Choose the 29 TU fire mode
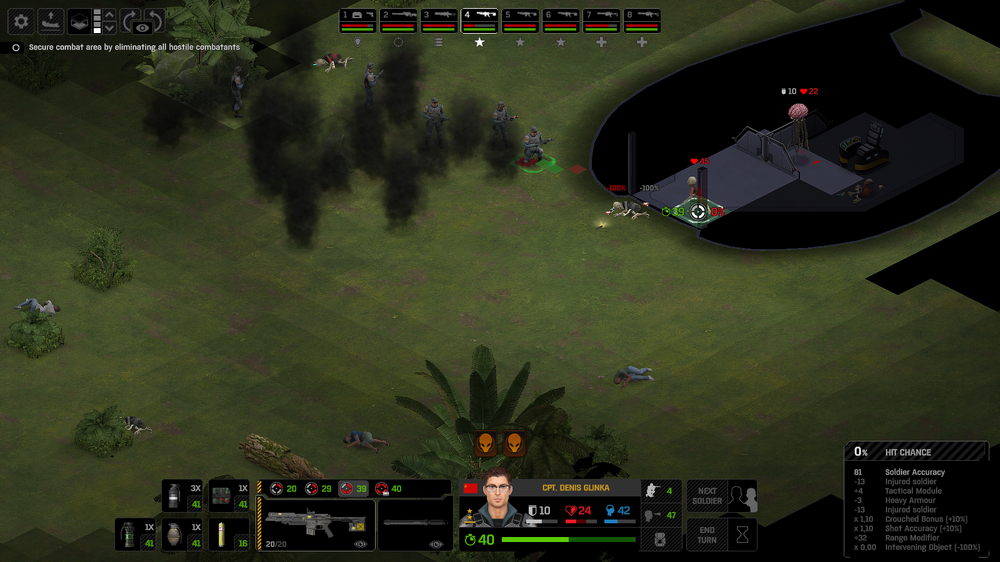Screen dimensions: 1000x562 (319, 489)
